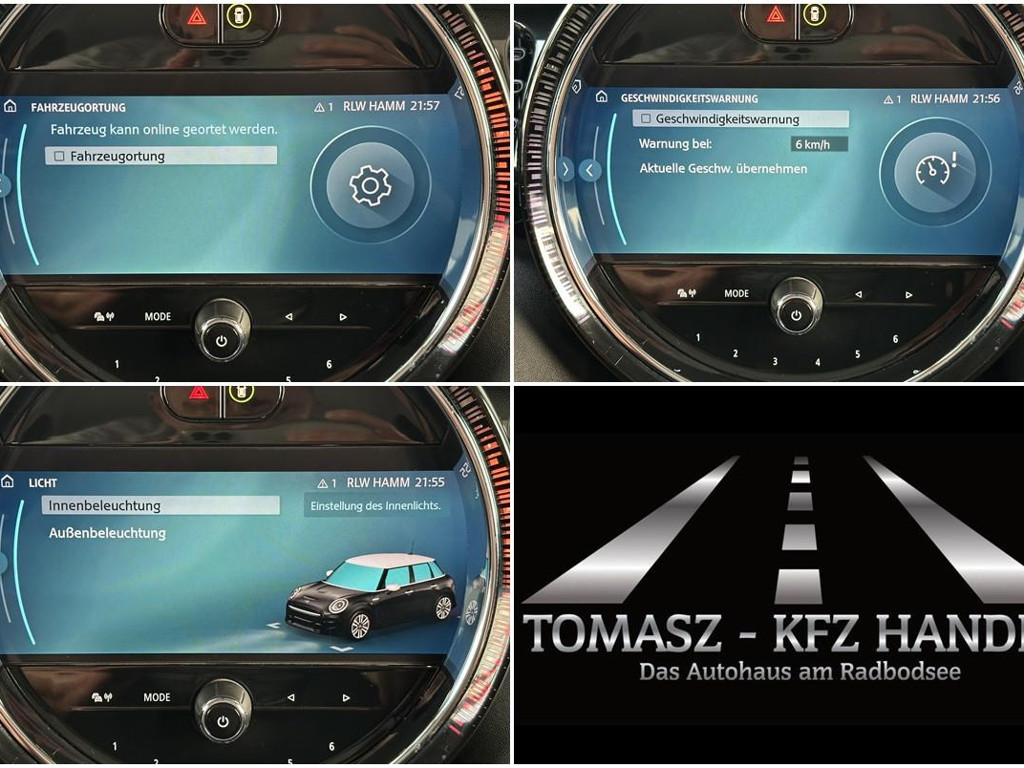Tap the home icon beside LICHT
This screenshot has height=768, width=1024.
[9, 482]
